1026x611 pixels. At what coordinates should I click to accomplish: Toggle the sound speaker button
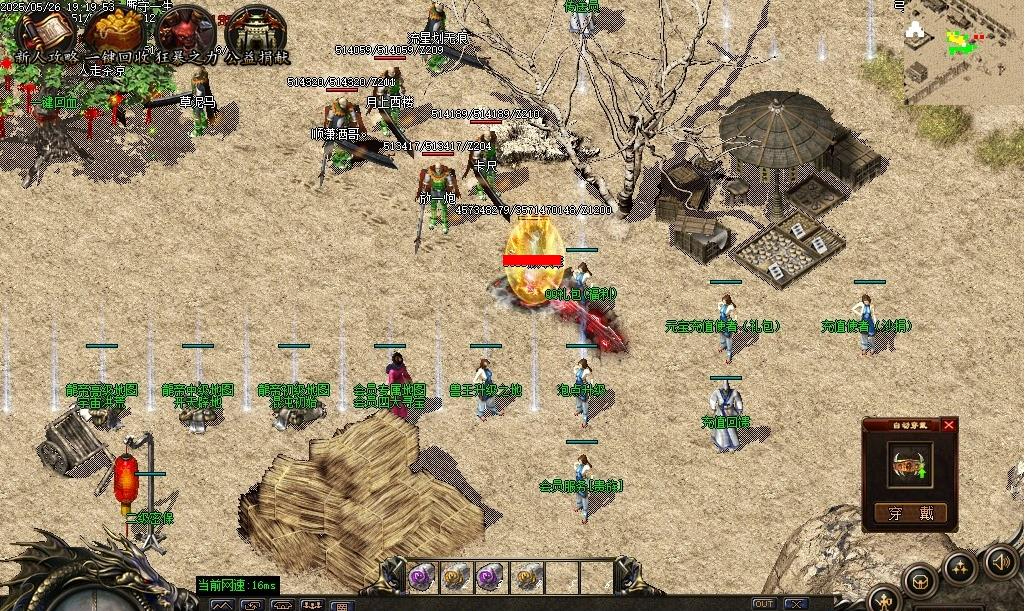click(1000, 561)
